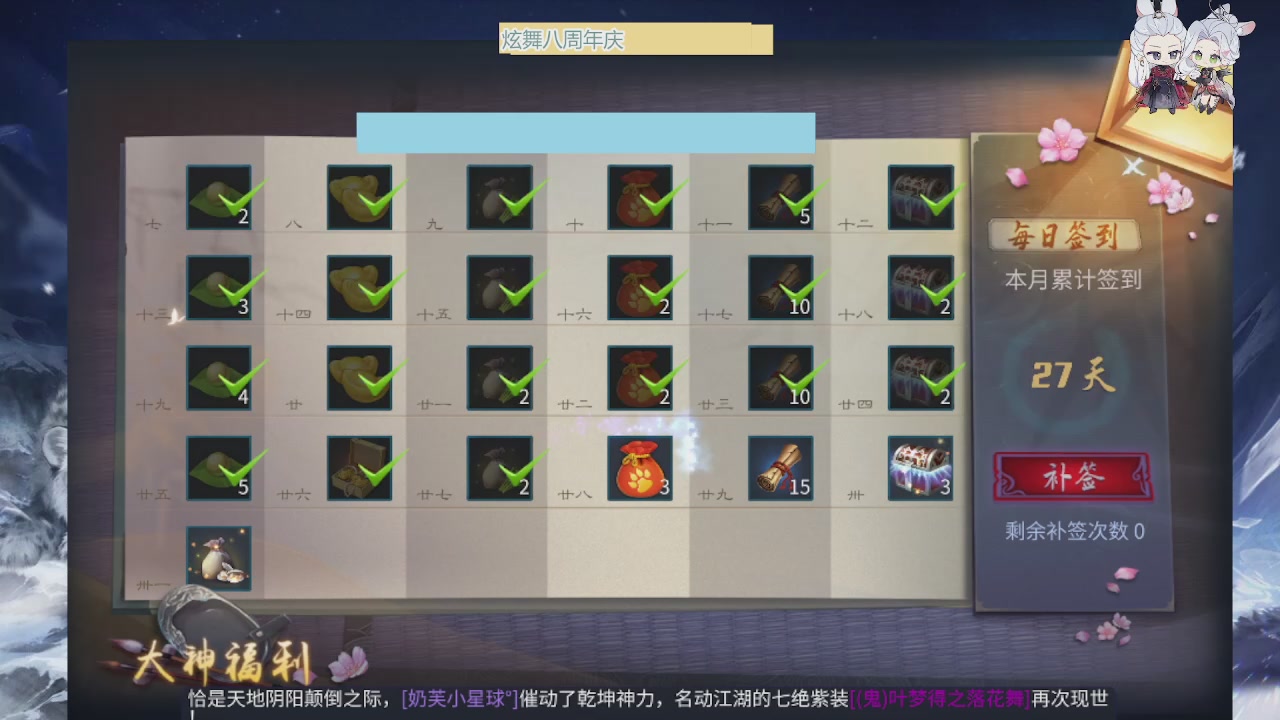Select the leaf-wrapped item on day 7

[x=219, y=197]
